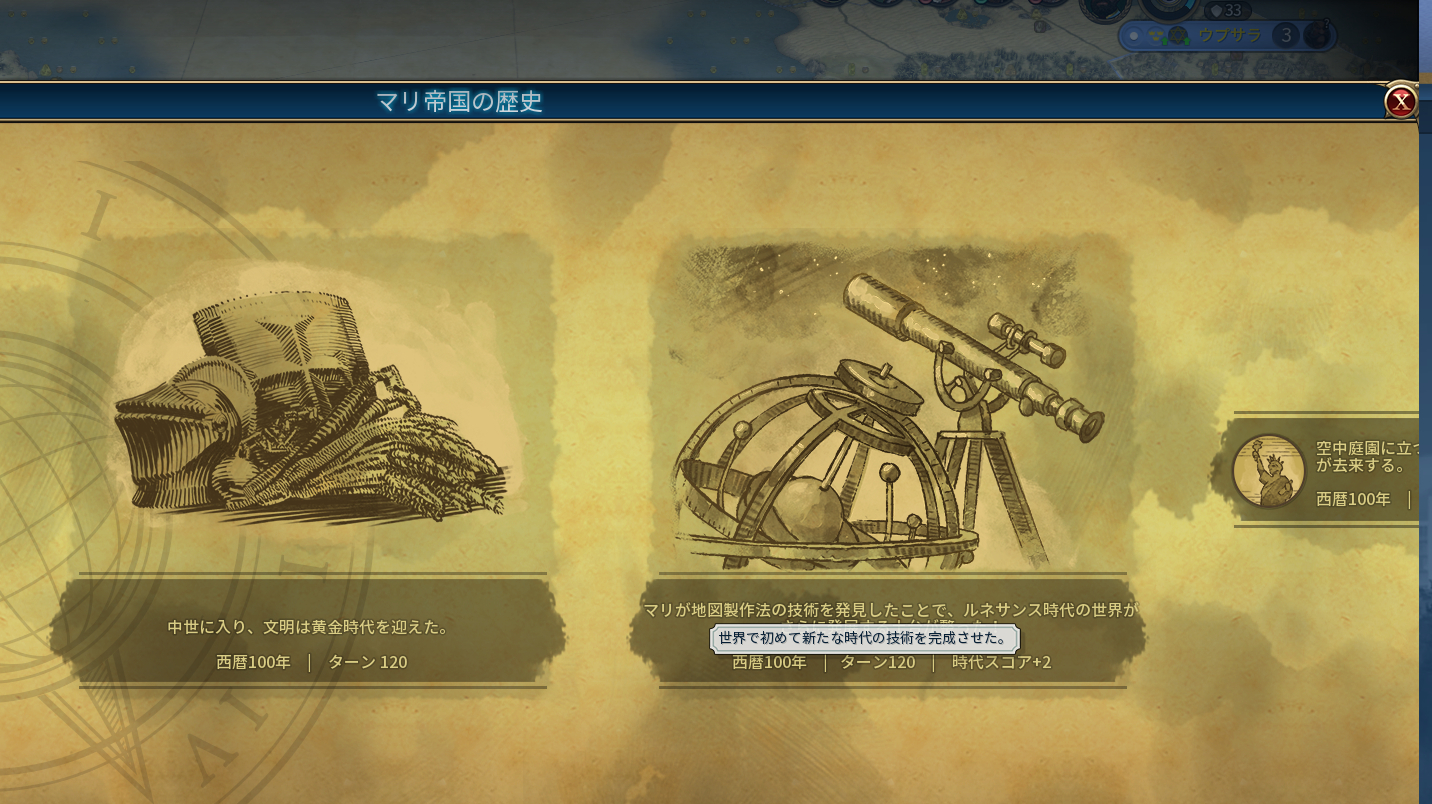Image resolution: width=1432 pixels, height=804 pixels.
Task: Open the city defense shield showing 33
Action: click(1228, 10)
